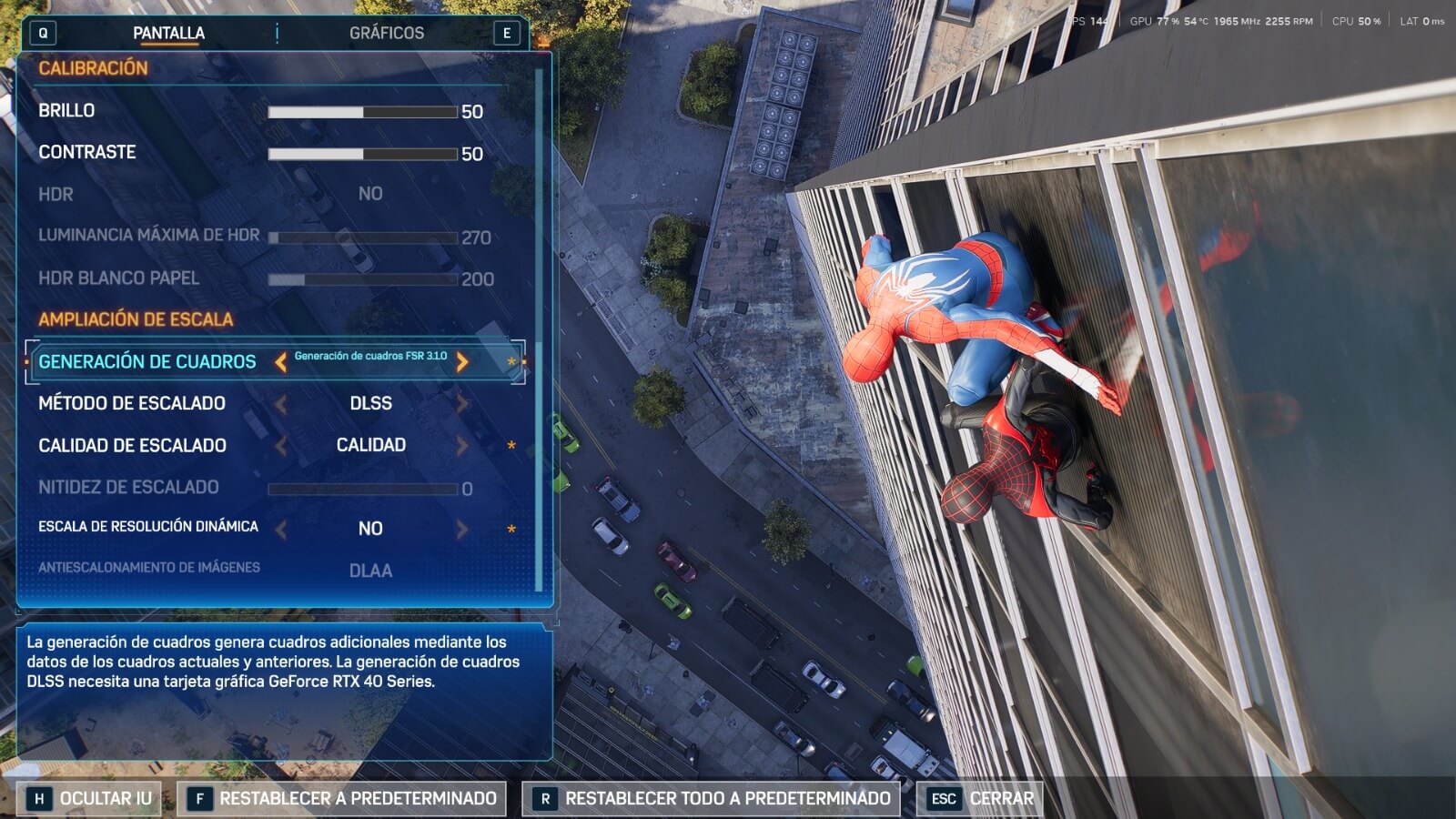Select the Generación de Cuadros row

[x=147, y=362]
